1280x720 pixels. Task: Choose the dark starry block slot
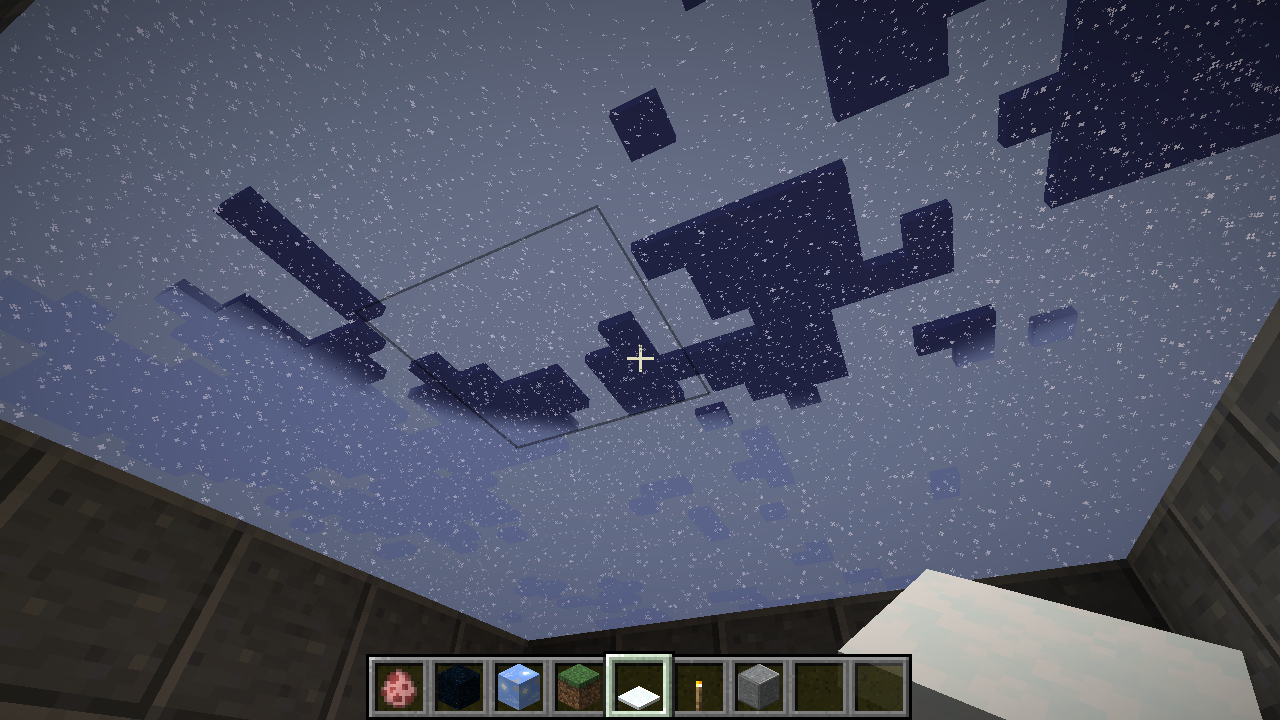(460, 687)
